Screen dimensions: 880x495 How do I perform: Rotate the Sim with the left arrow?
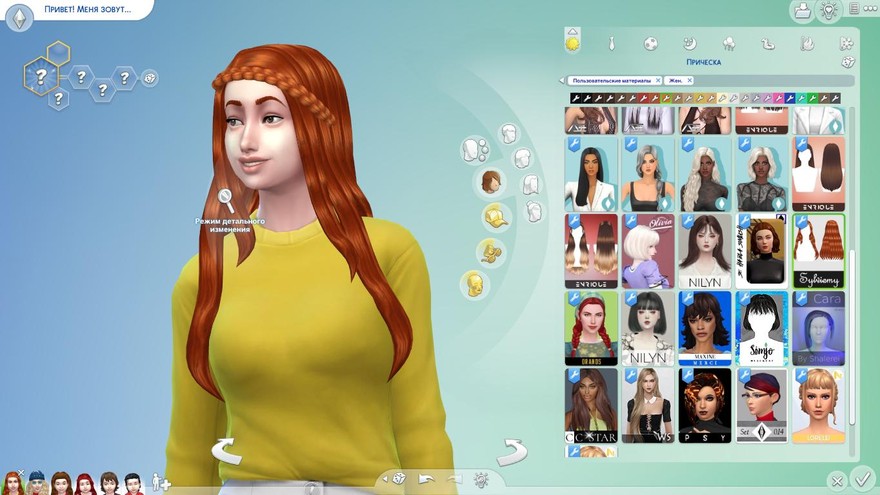coord(226,451)
